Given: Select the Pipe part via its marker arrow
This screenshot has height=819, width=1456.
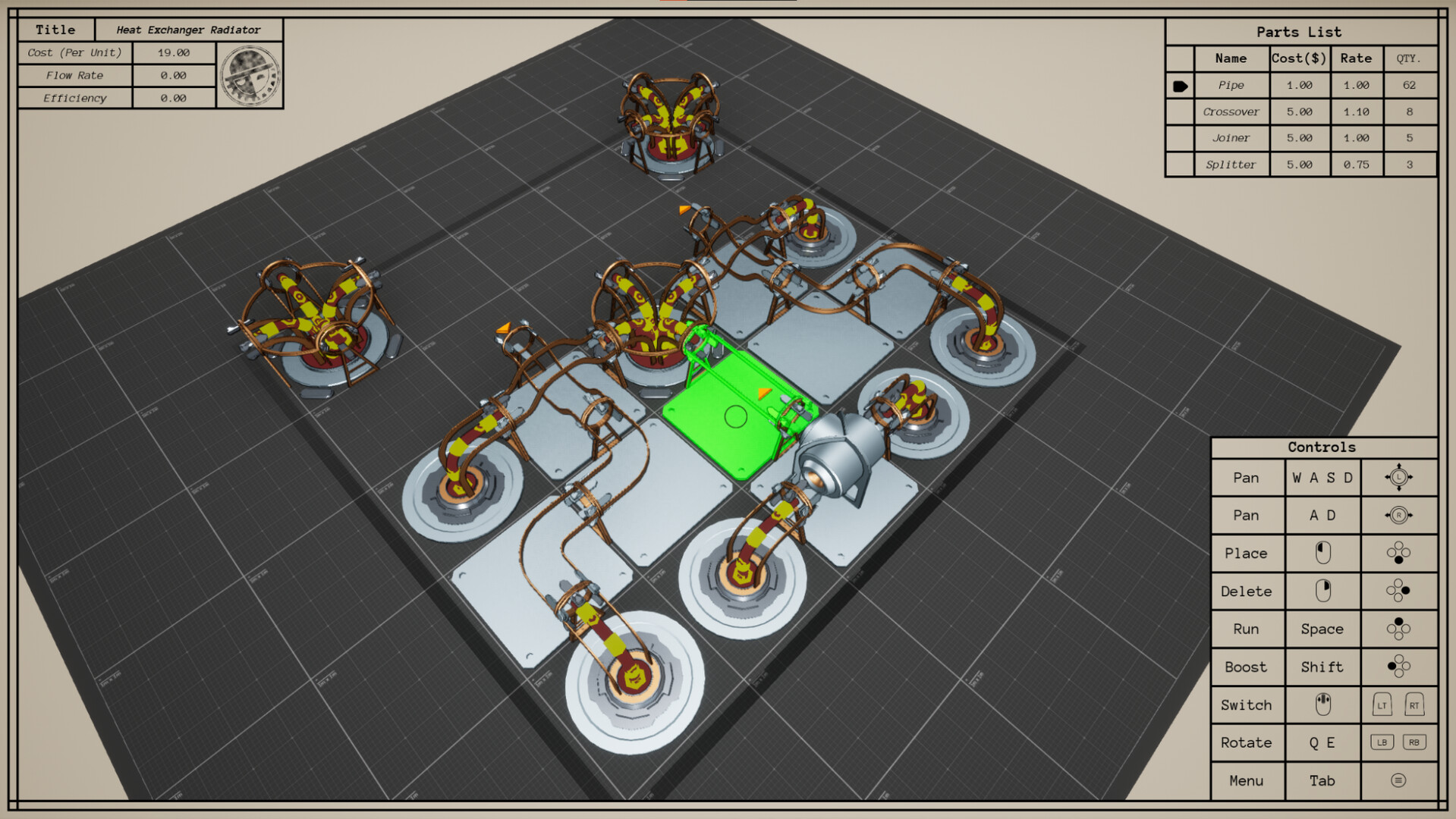Looking at the screenshot, I should tap(1181, 85).
